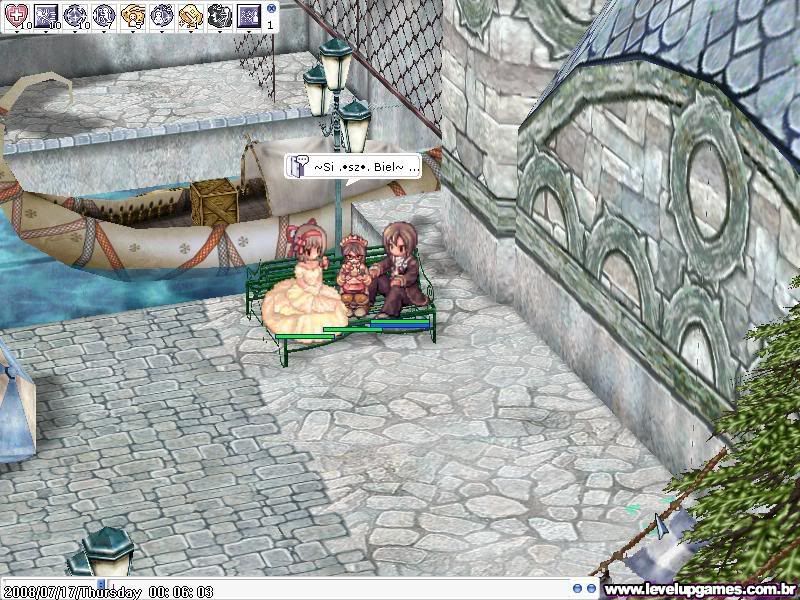This screenshot has width=800, height=600.
Task: Select the round standing-figure skill with count 7
Action: tap(104, 14)
